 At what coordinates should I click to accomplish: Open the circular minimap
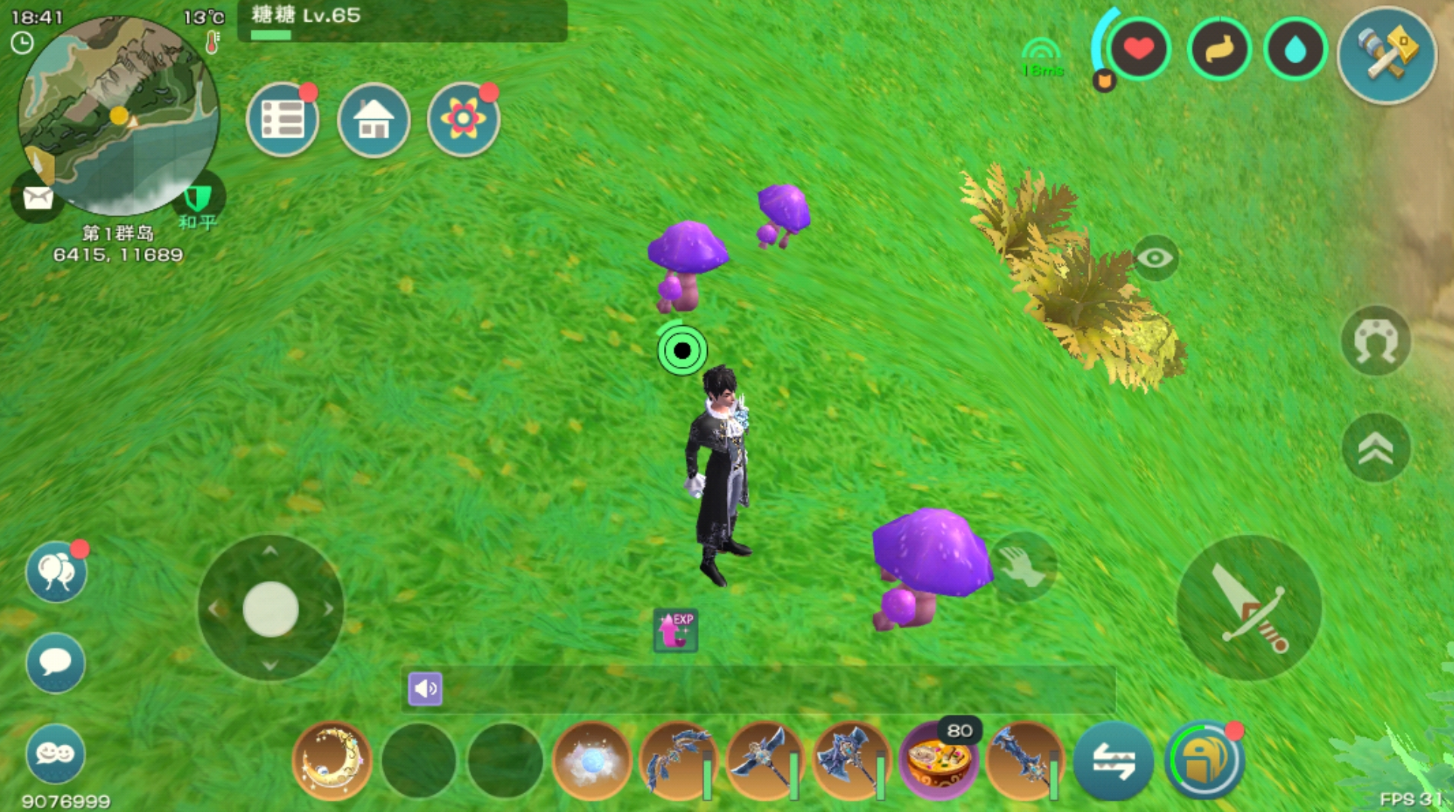tap(118, 115)
